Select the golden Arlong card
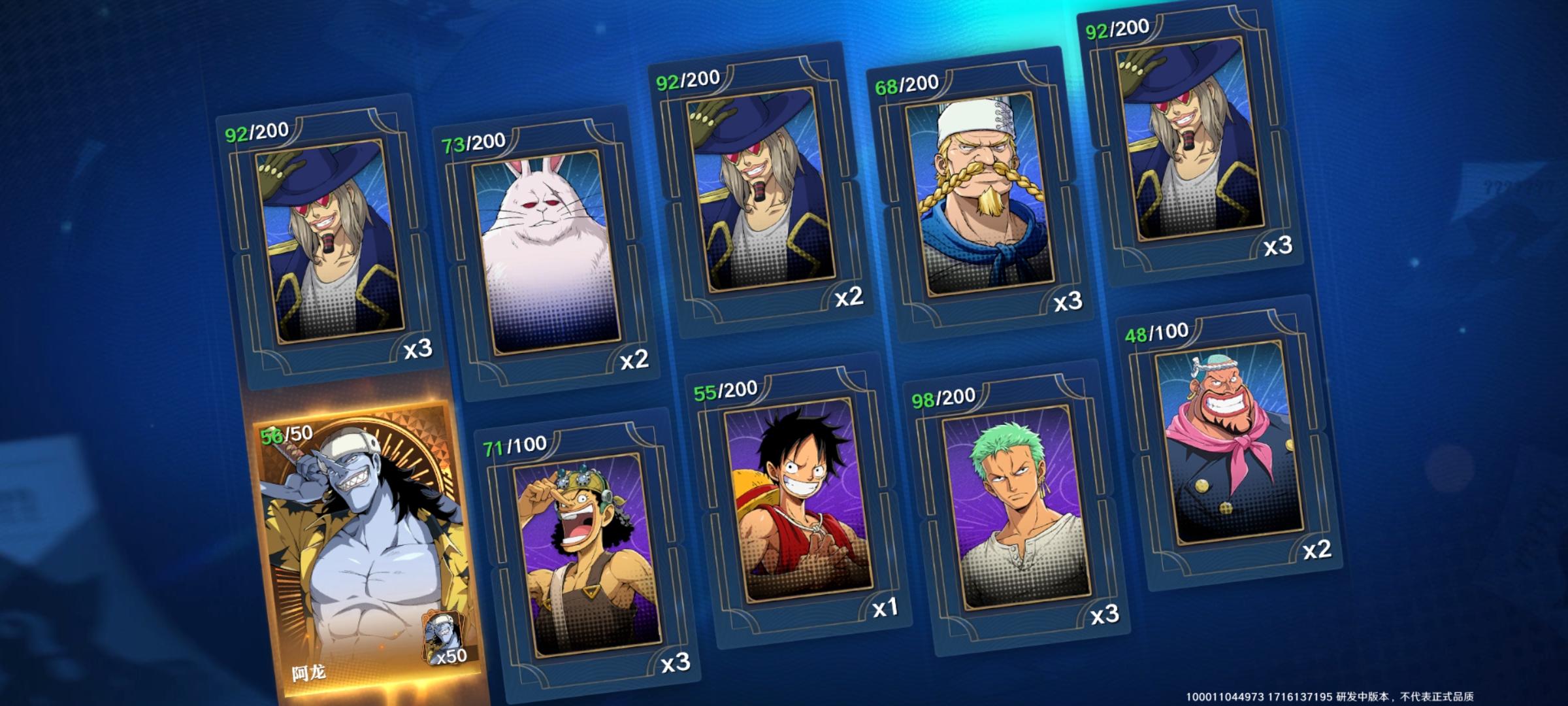This screenshot has width=1568, height=706. pos(366,549)
